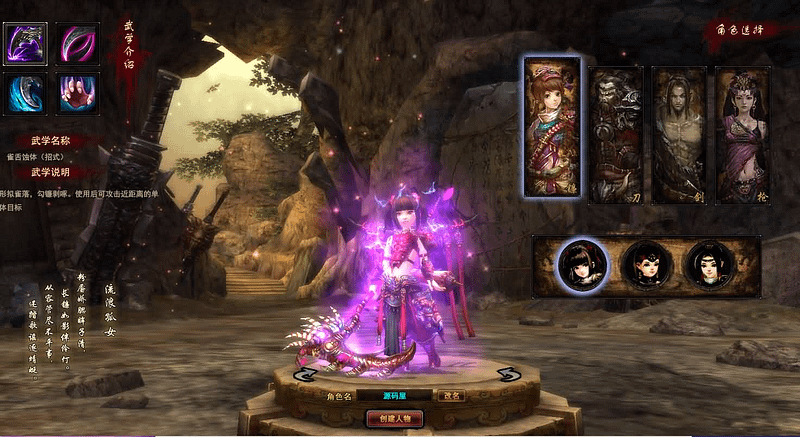Select the middle round face portrait
The image size is (800, 437).
click(645, 266)
